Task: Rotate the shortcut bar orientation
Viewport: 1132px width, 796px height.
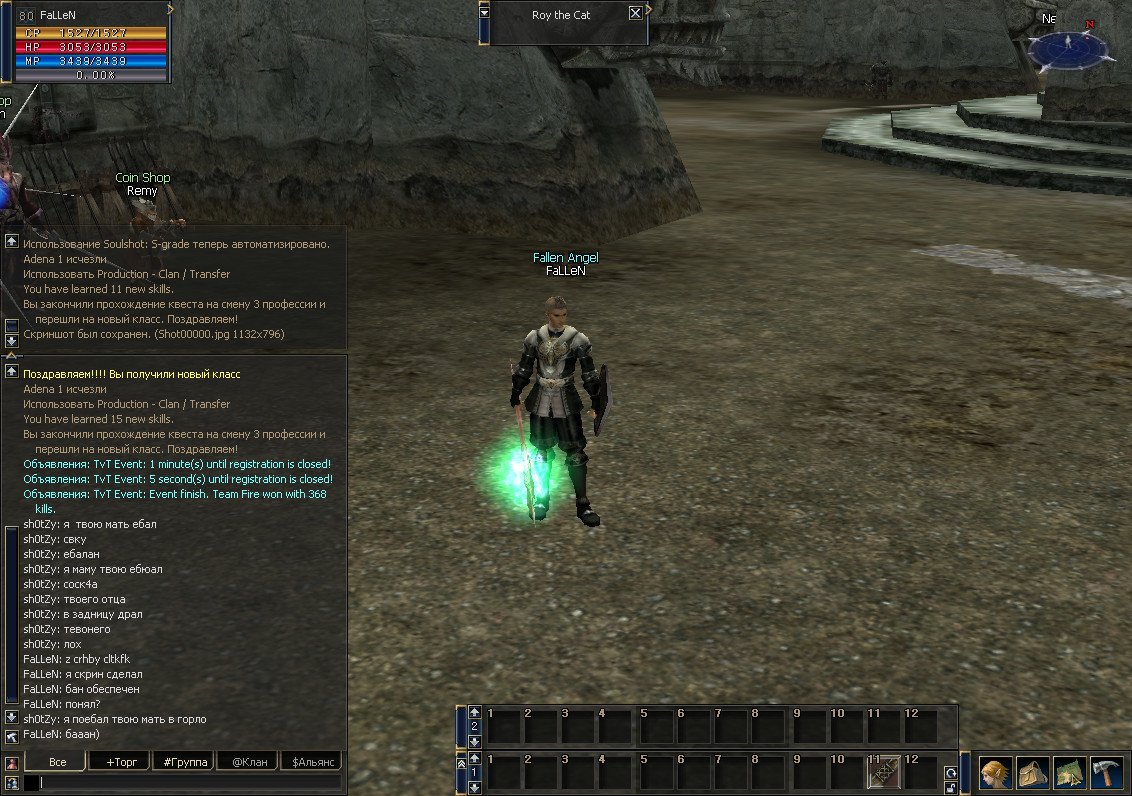Action: (950, 772)
